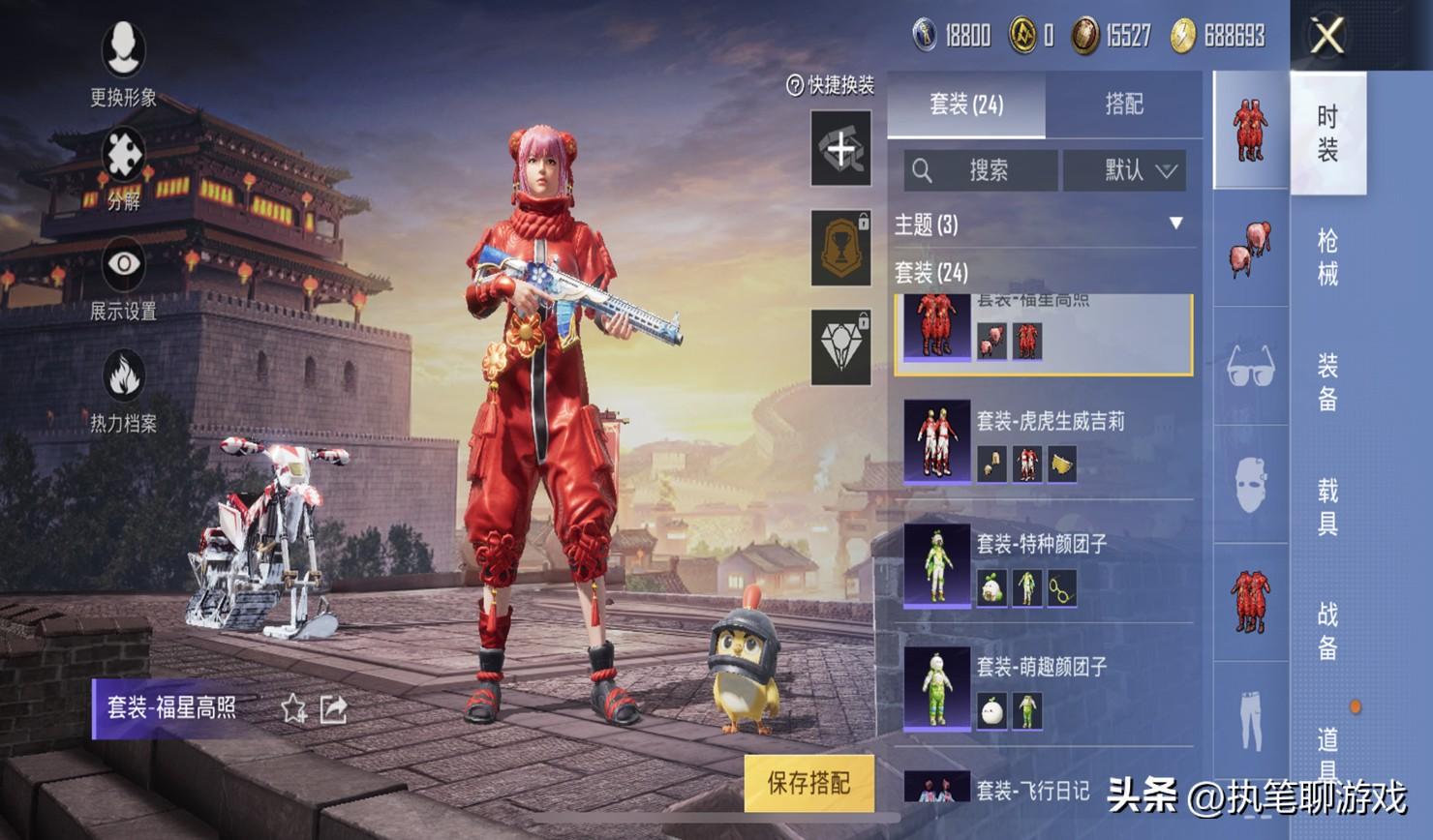
Task: Switch to the 搭配 tab
Action: (x=1123, y=105)
